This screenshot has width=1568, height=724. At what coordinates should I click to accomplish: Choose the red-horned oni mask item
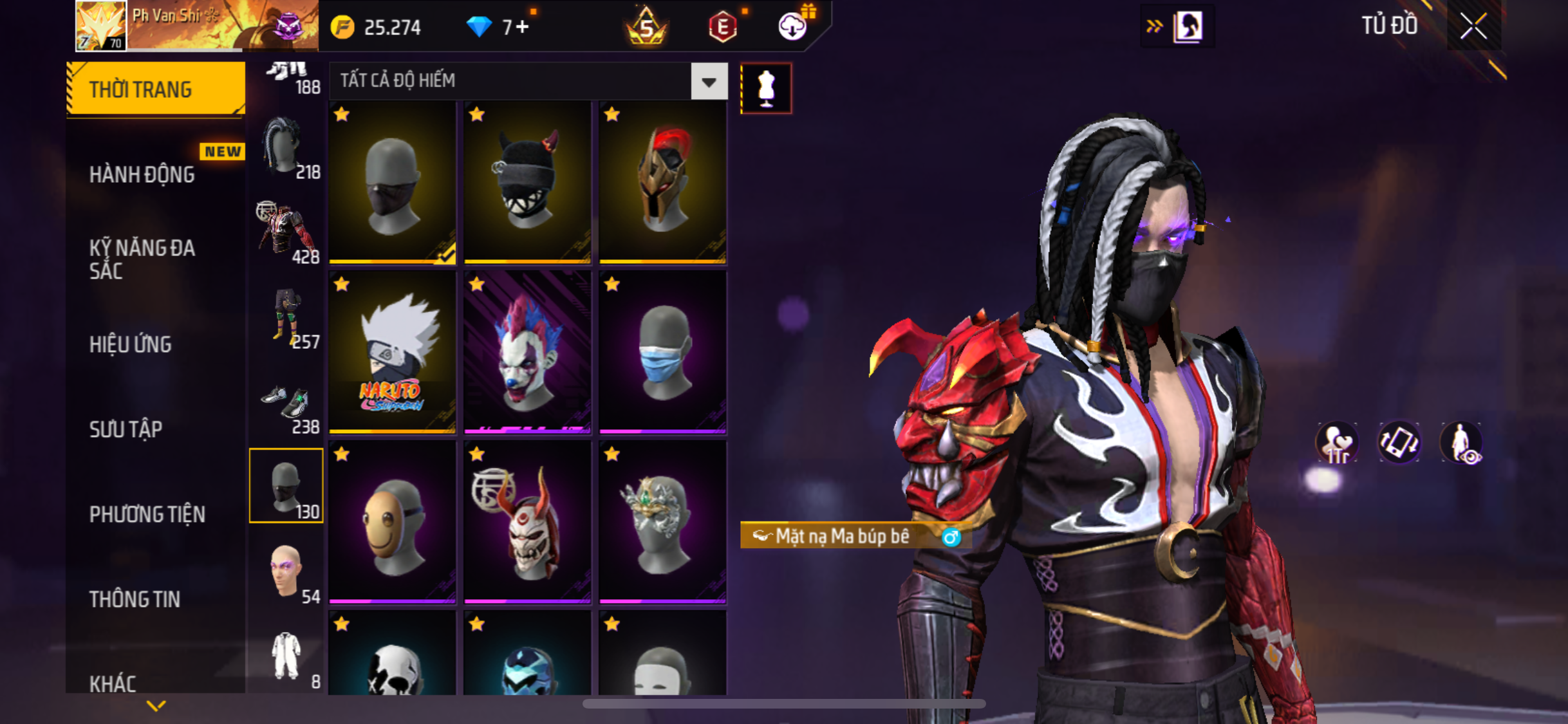527,522
